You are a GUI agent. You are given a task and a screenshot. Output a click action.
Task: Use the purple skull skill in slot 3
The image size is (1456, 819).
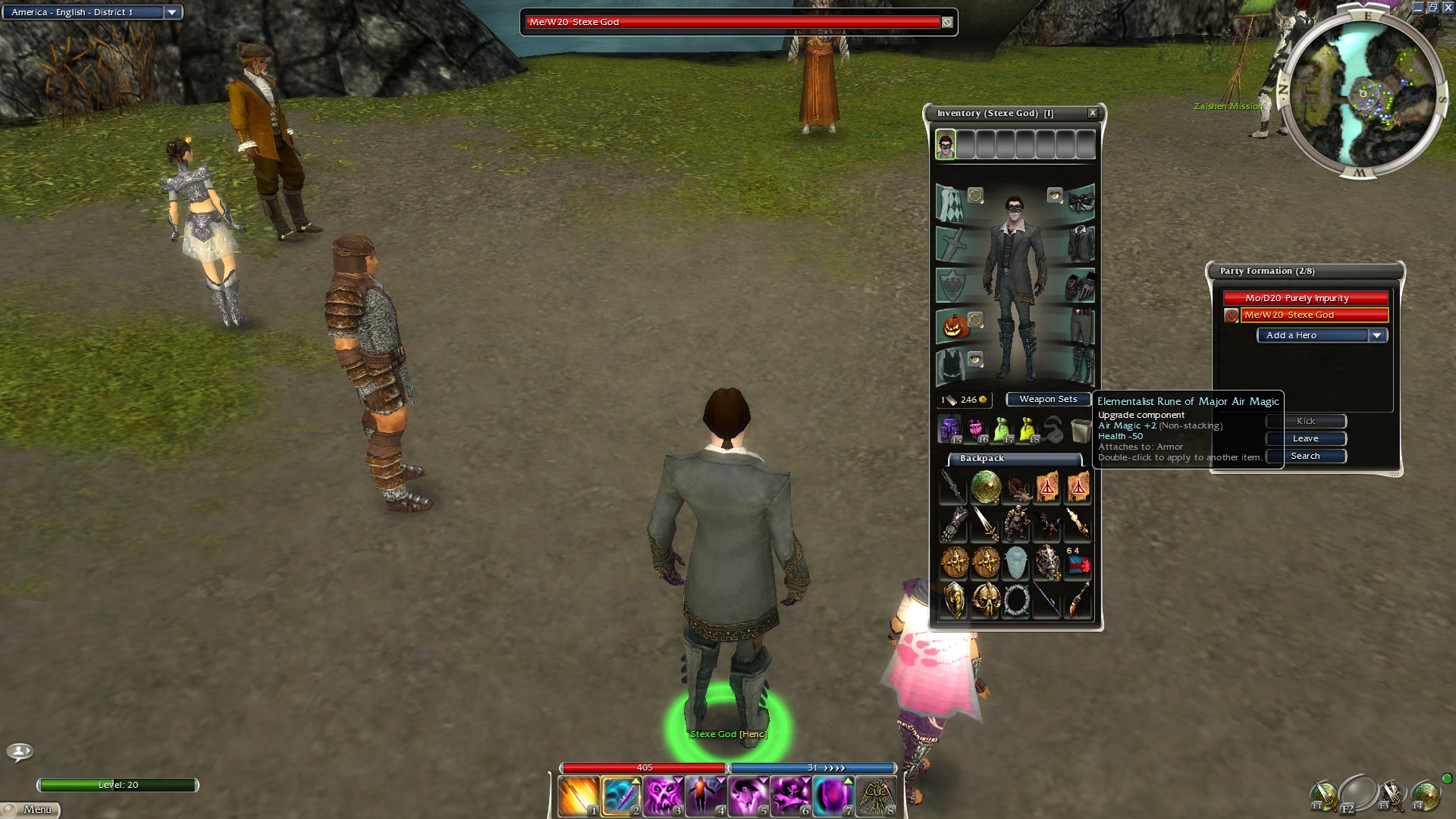click(664, 797)
